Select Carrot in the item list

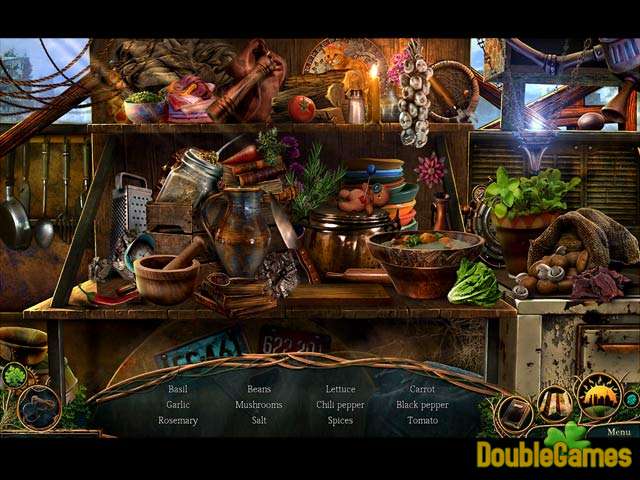pyautogui.click(x=422, y=389)
